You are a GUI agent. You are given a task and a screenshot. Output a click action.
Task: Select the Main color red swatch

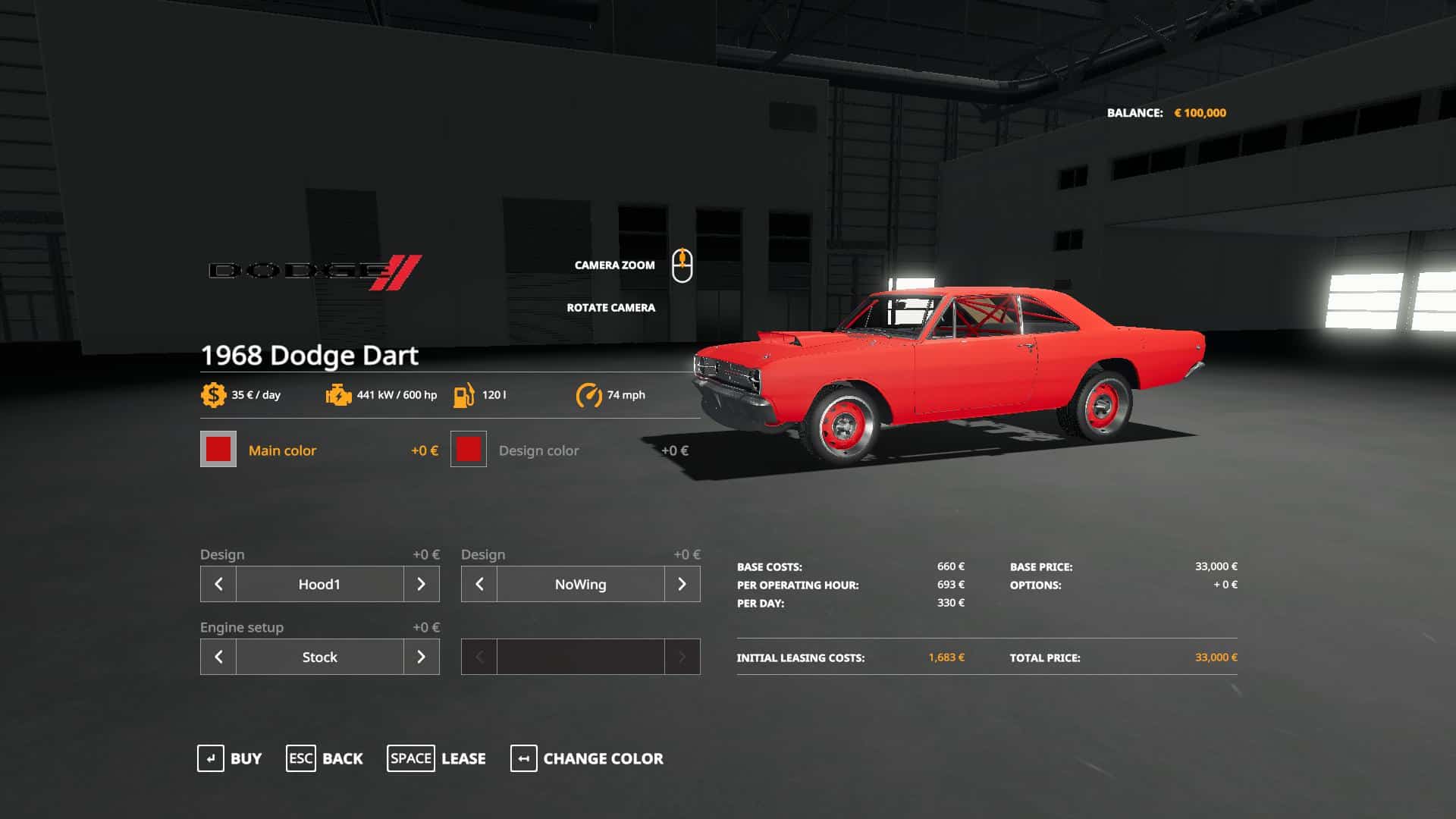pyautogui.click(x=218, y=450)
